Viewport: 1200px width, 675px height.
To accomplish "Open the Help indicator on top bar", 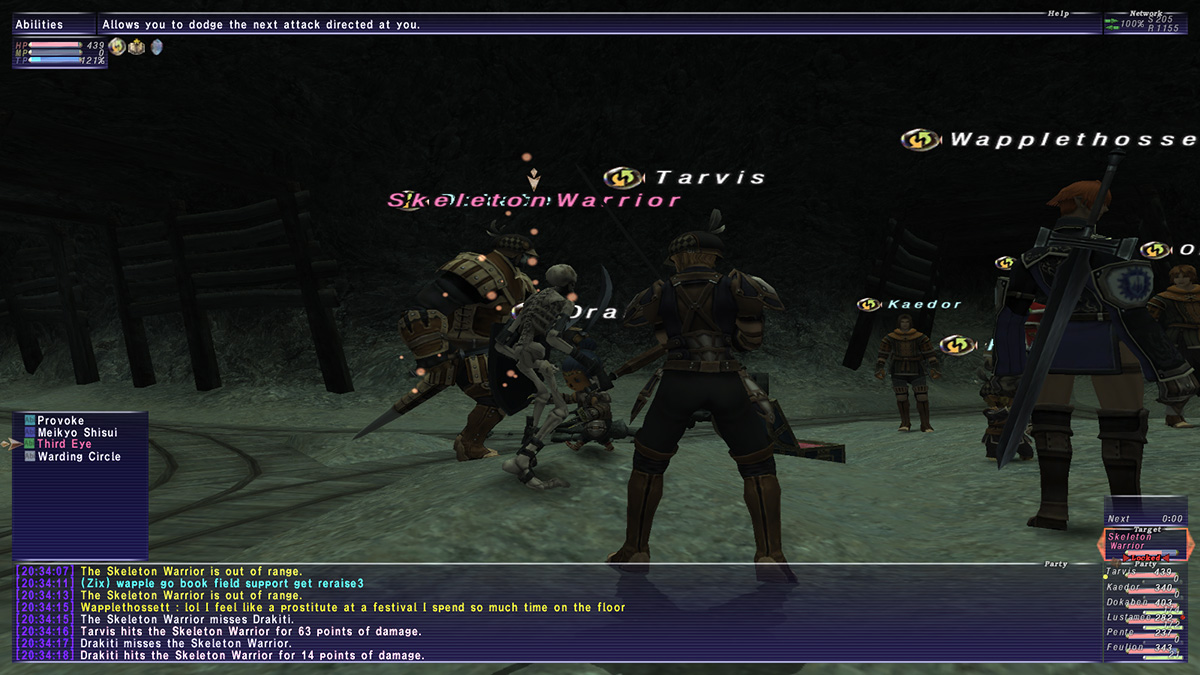I will (1058, 14).
